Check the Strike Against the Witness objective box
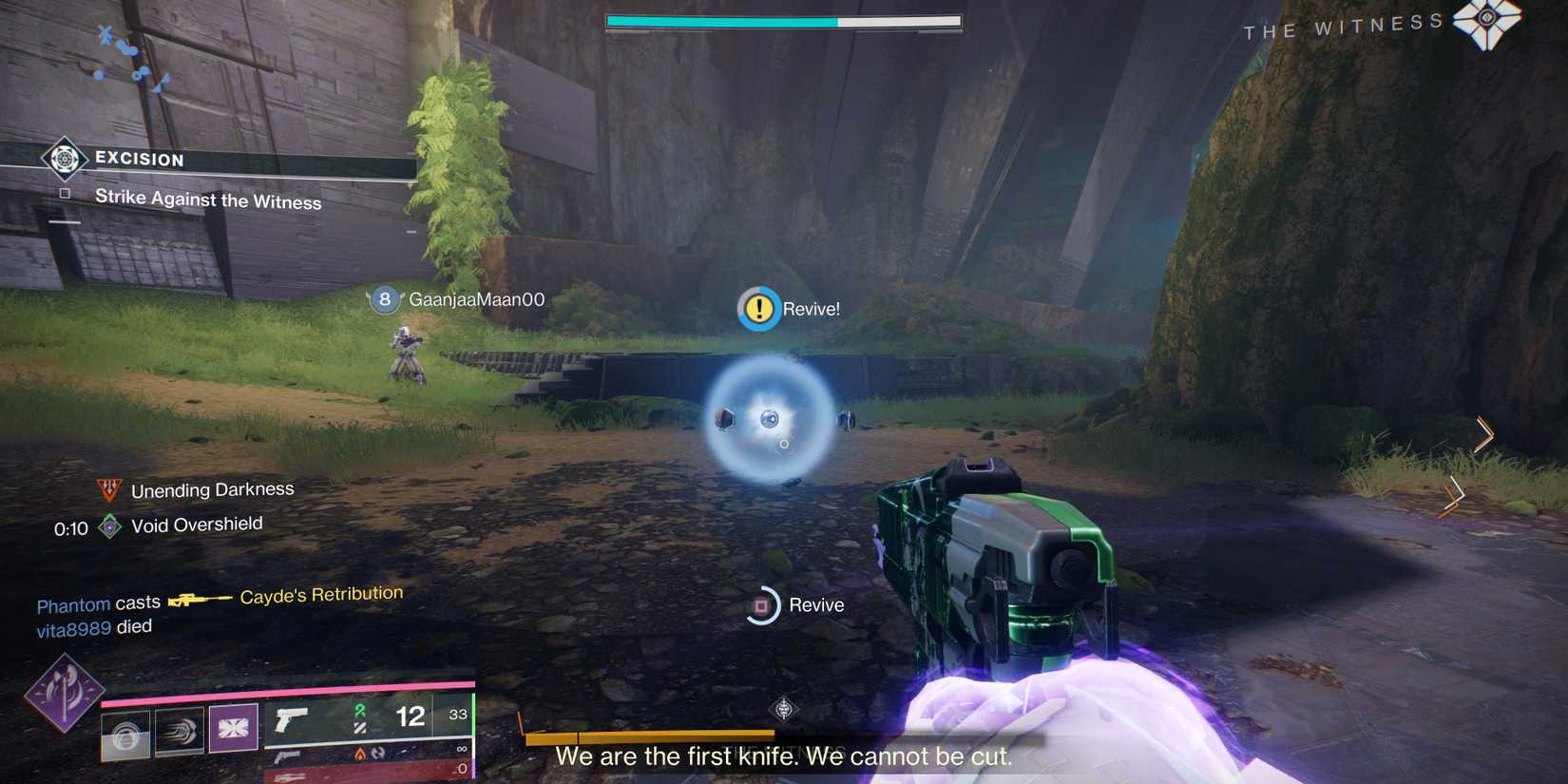Image resolution: width=1568 pixels, height=784 pixels. (x=65, y=193)
